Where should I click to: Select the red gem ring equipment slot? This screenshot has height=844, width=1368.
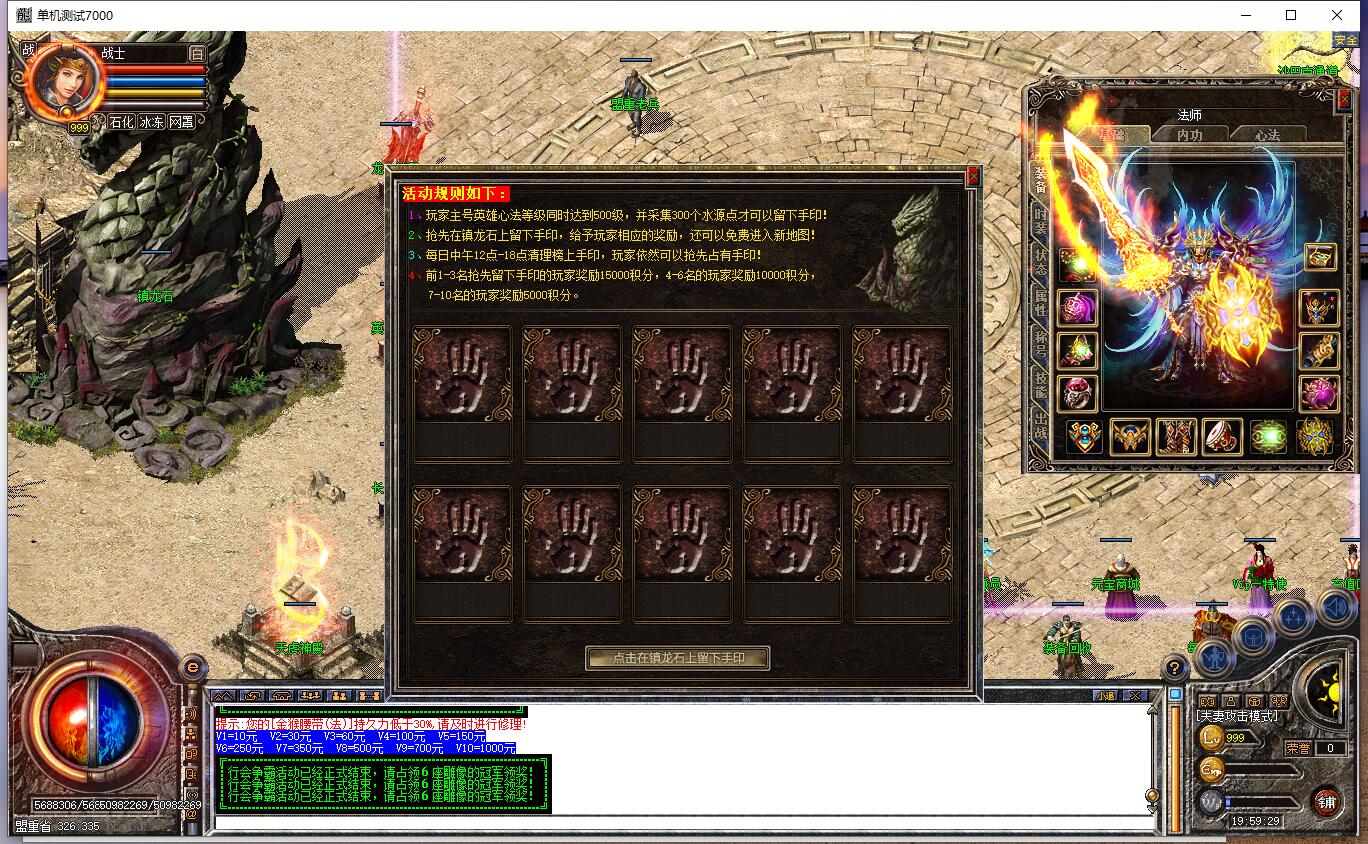1077,393
